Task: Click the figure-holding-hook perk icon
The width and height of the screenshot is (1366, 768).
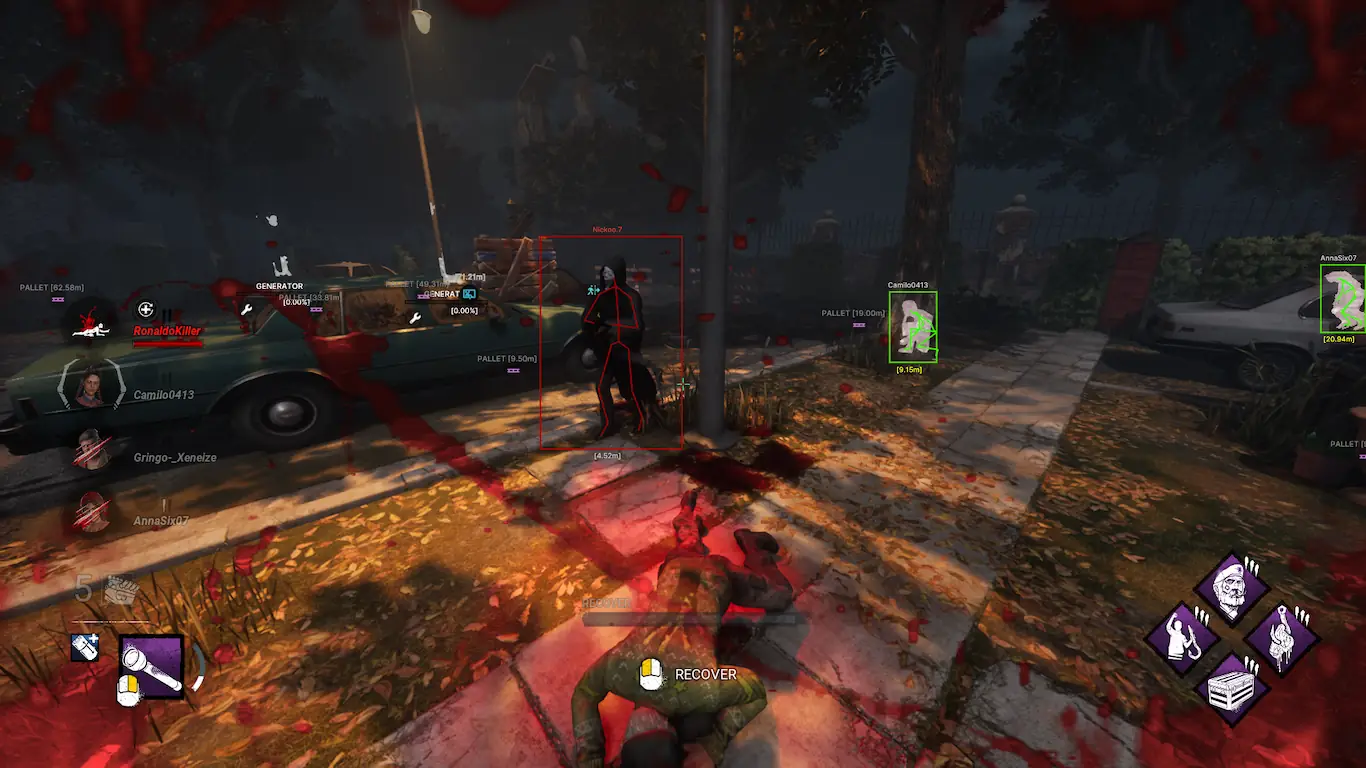Action: coord(1182,635)
